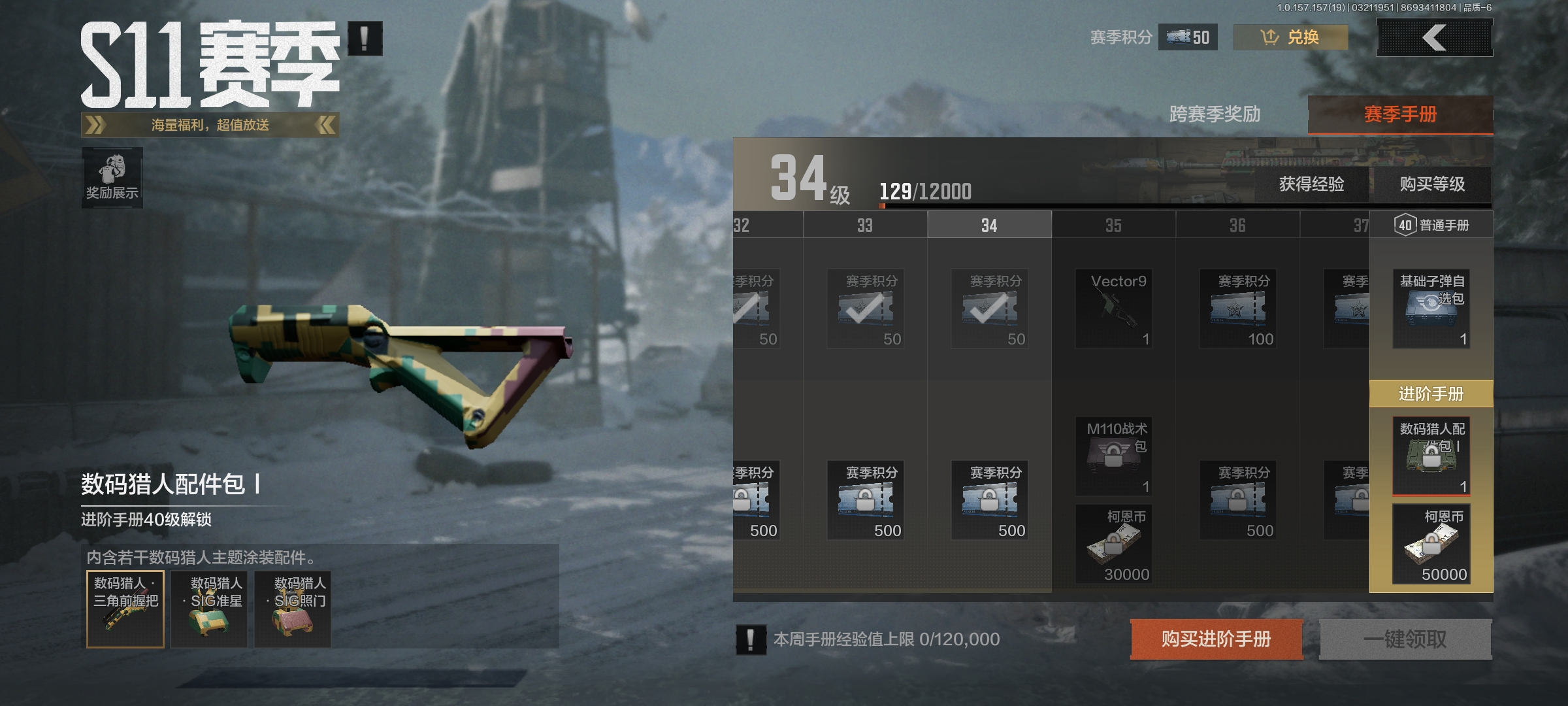Select the 数码猎人·三角前握把 thumbnail
This screenshot has height=706, width=1568.
click(x=125, y=609)
